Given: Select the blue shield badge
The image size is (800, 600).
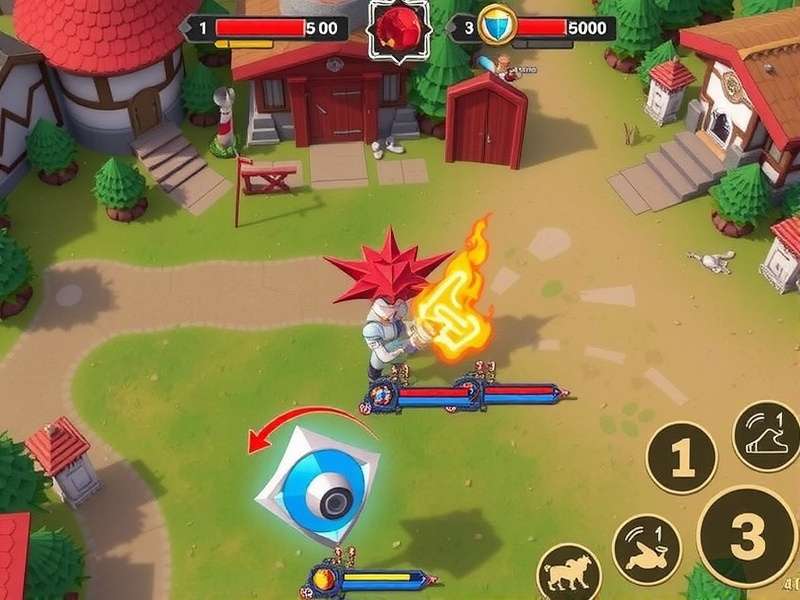Looking at the screenshot, I should (x=497, y=27).
